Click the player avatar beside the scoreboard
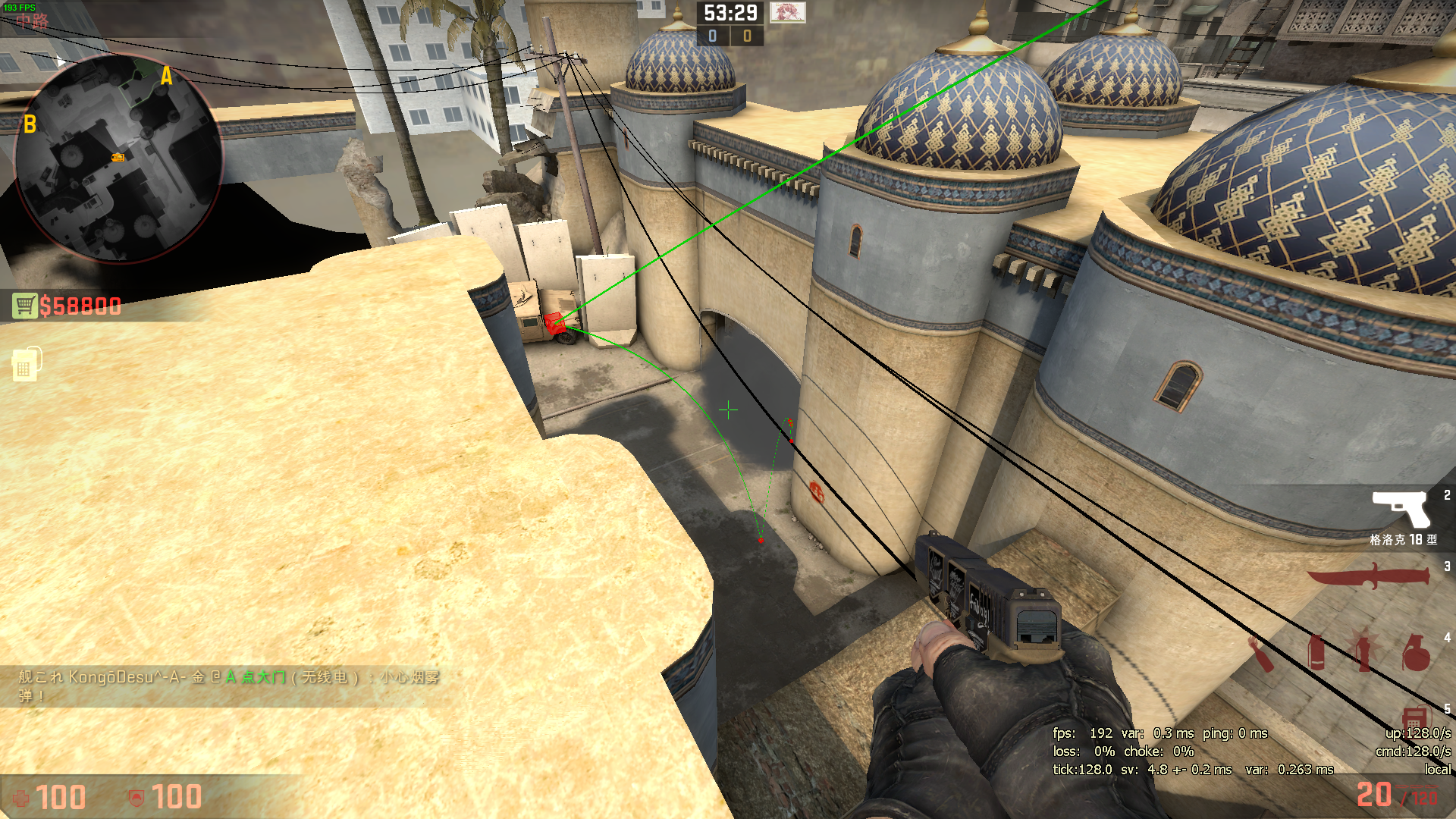 (x=788, y=12)
